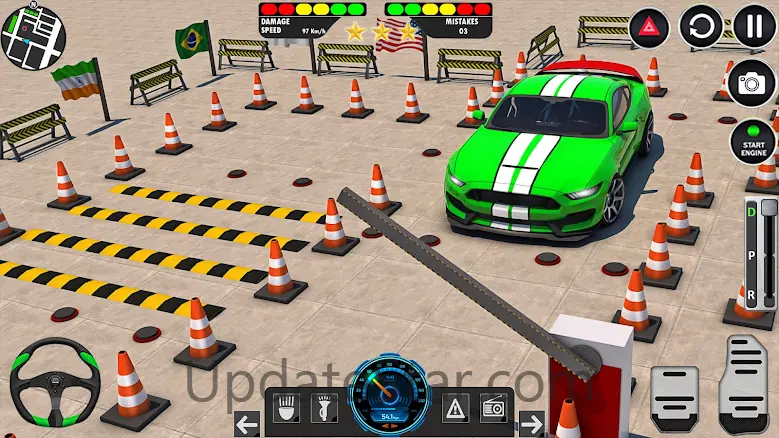Shift the gear selector to Park
The image size is (779, 438).
tap(750, 253)
